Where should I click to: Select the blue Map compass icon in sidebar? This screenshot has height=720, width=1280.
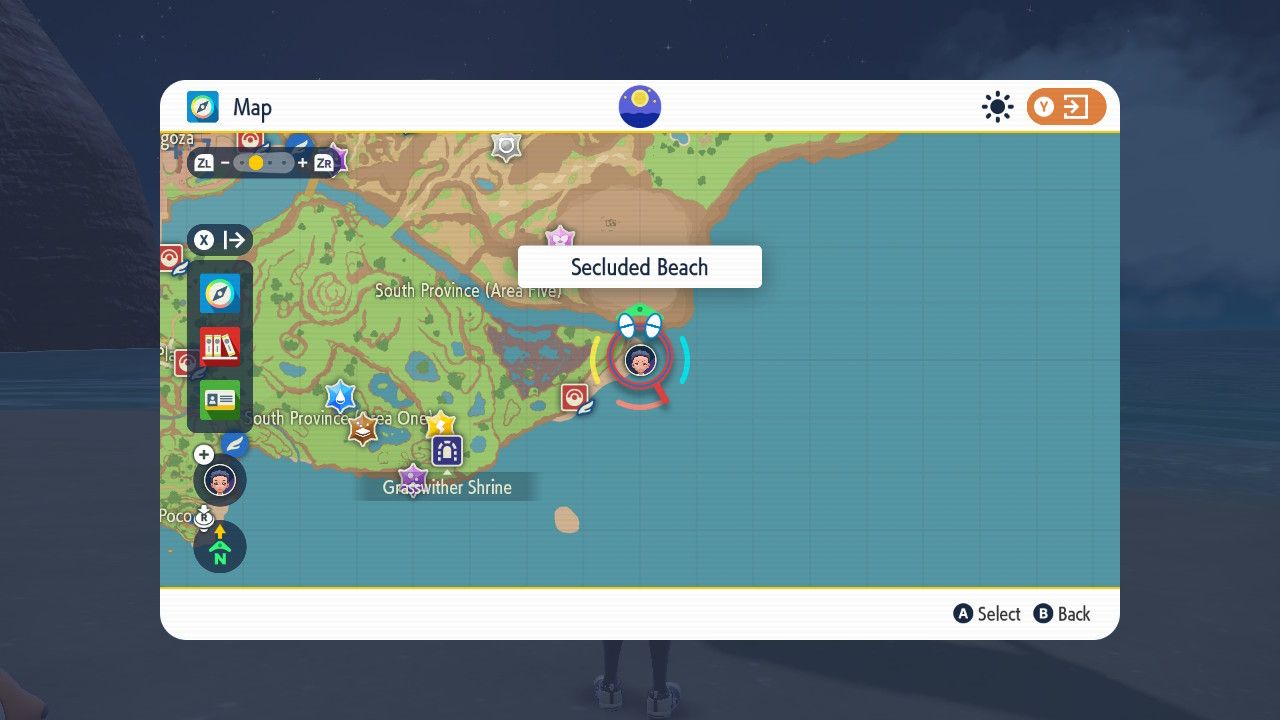tap(219, 293)
